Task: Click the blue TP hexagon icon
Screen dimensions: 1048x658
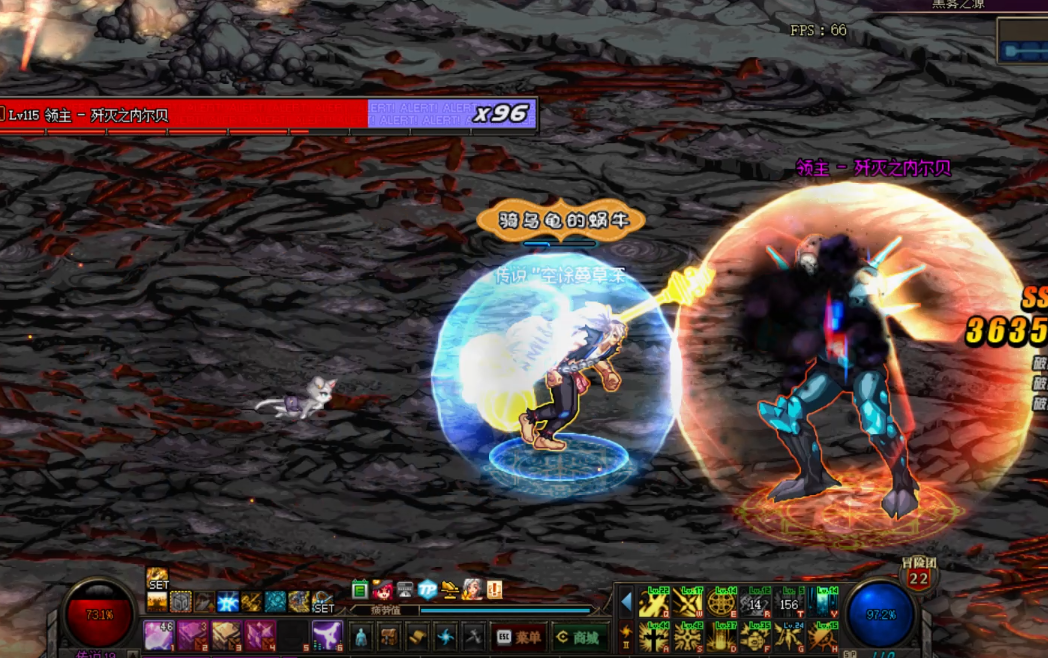Action: tap(427, 590)
